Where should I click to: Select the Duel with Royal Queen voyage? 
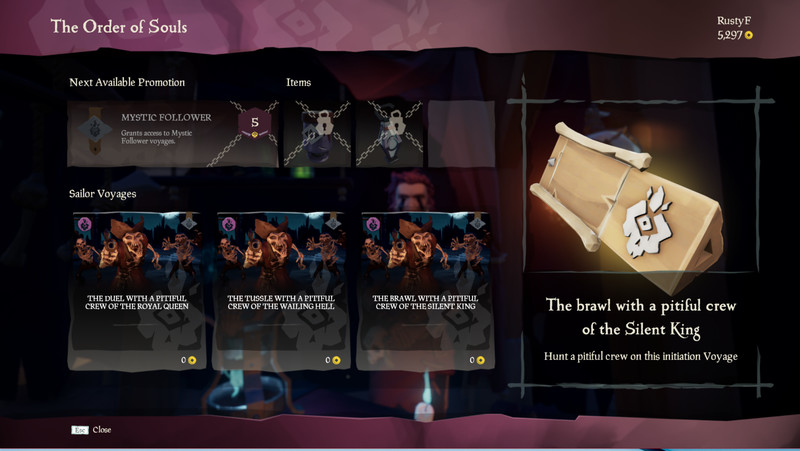click(138, 288)
